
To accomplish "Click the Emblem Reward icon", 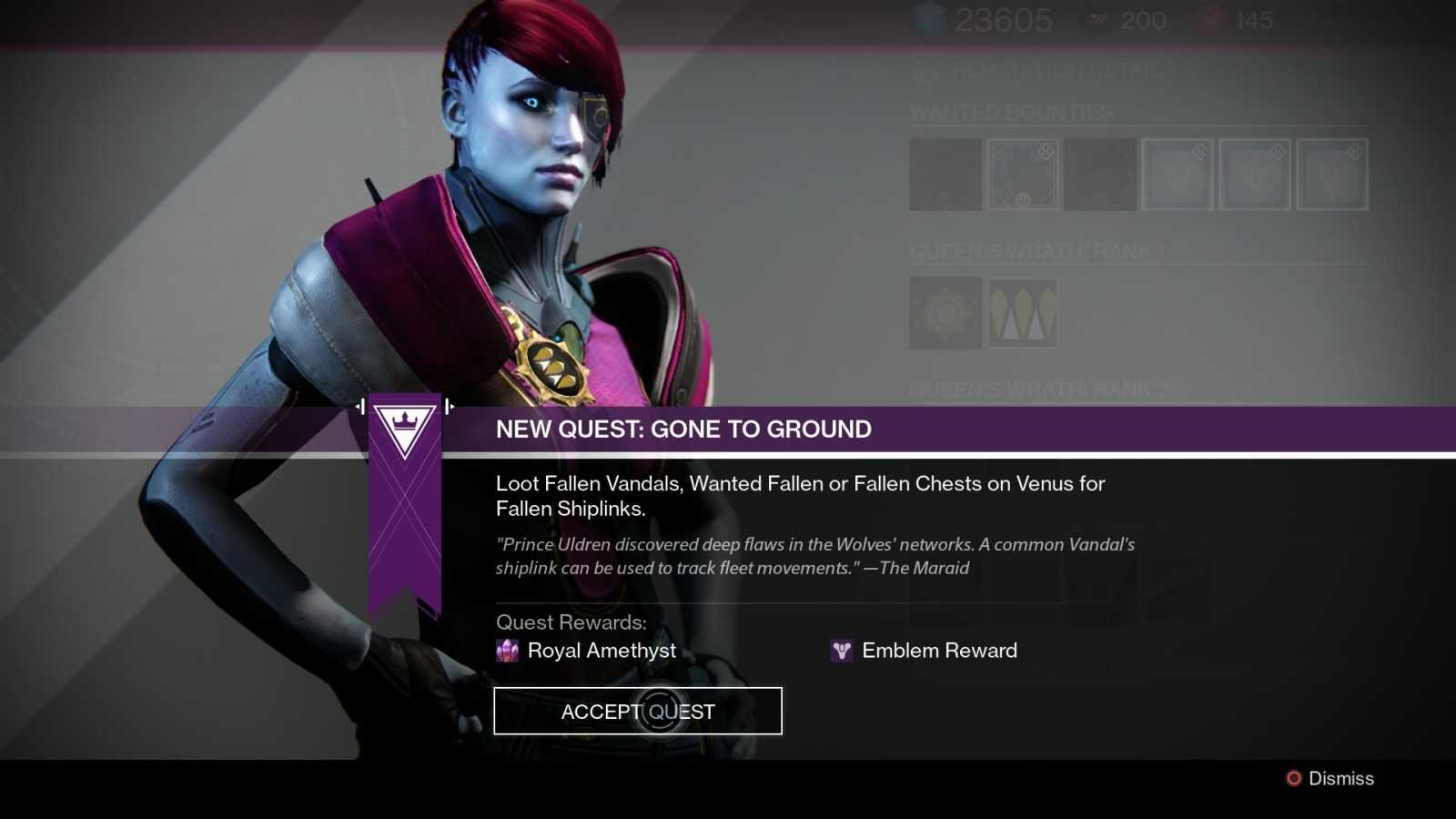I will click(x=840, y=652).
